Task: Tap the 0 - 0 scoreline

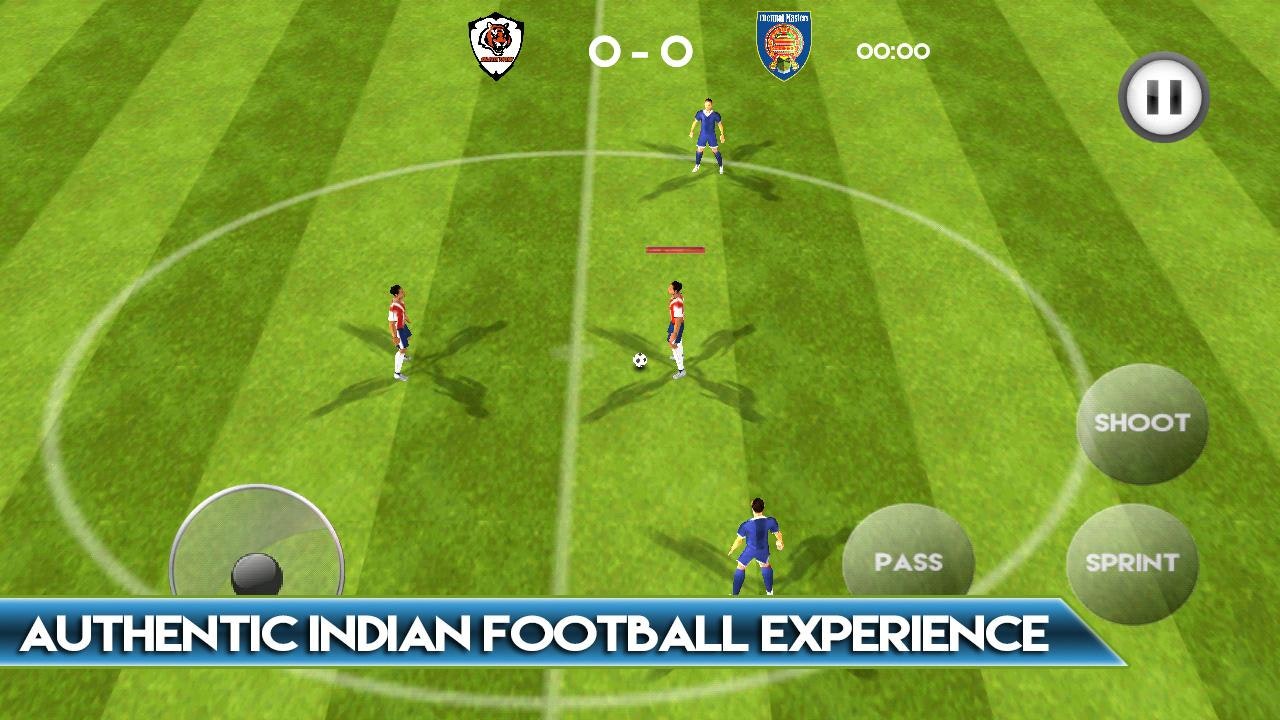Action: (640, 50)
